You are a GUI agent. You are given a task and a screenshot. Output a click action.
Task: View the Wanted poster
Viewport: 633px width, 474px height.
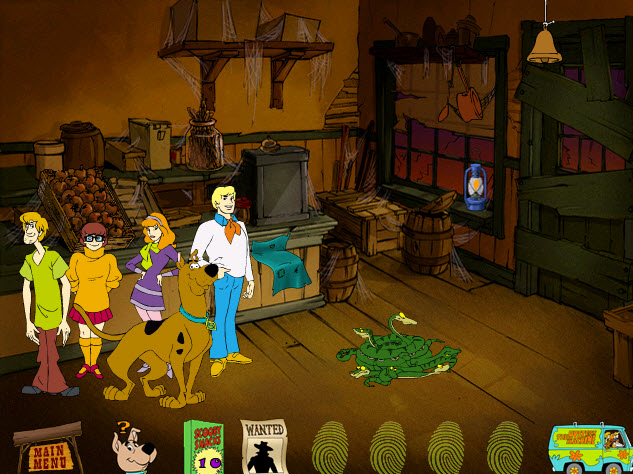pyautogui.click(x=264, y=446)
